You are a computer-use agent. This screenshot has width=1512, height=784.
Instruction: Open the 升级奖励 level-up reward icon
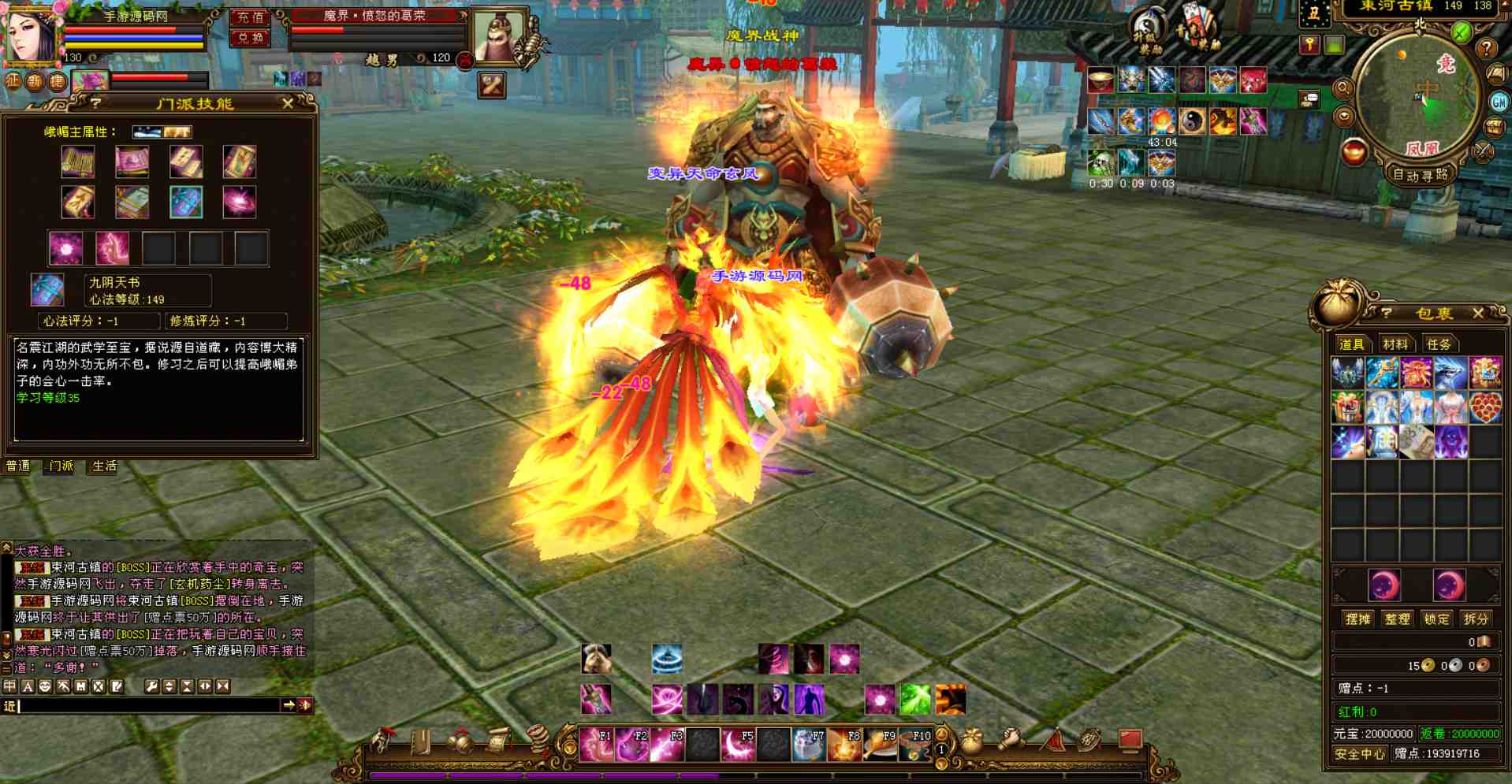(1148, 32)
